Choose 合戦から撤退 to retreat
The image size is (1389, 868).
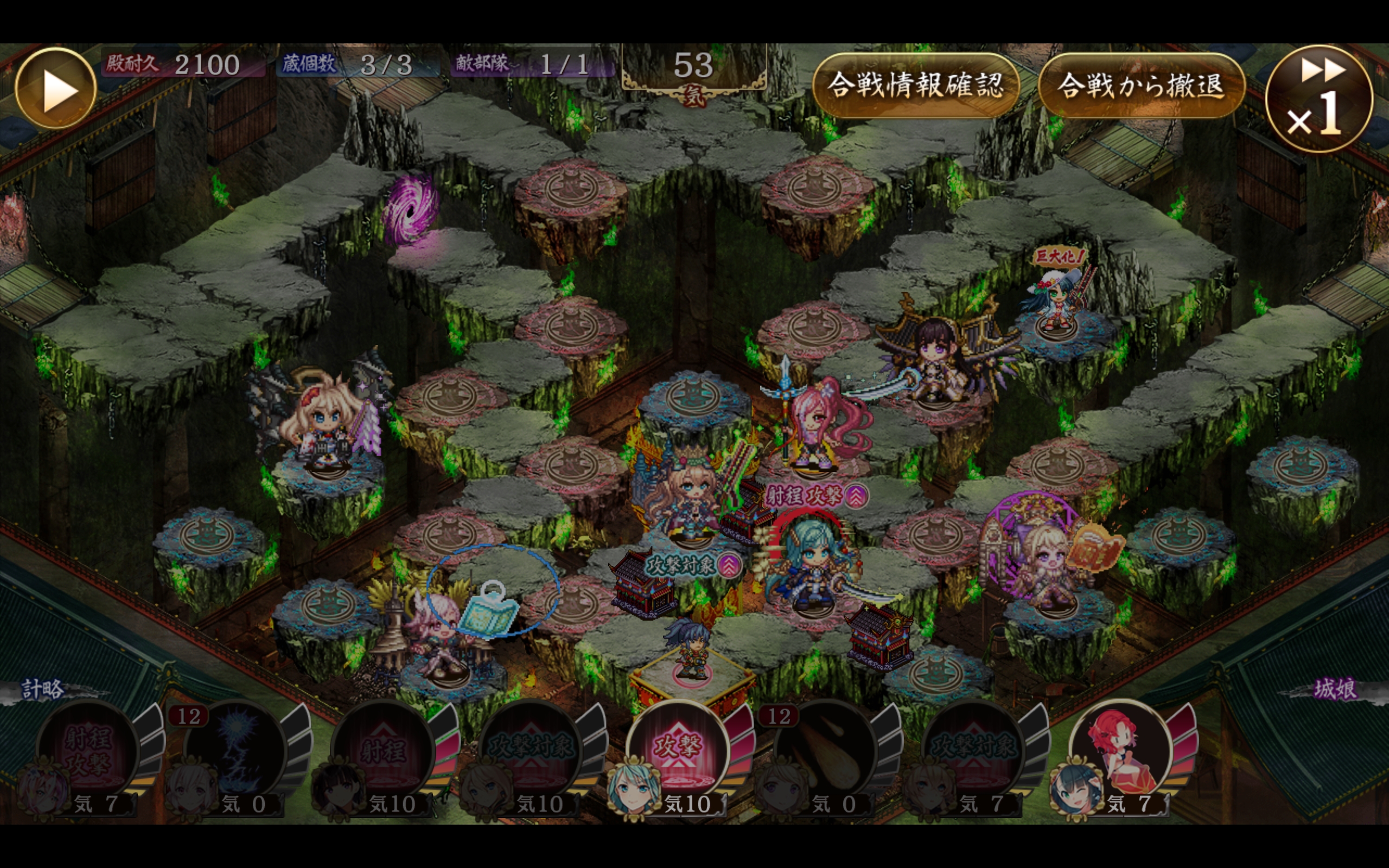[1141, 86]
